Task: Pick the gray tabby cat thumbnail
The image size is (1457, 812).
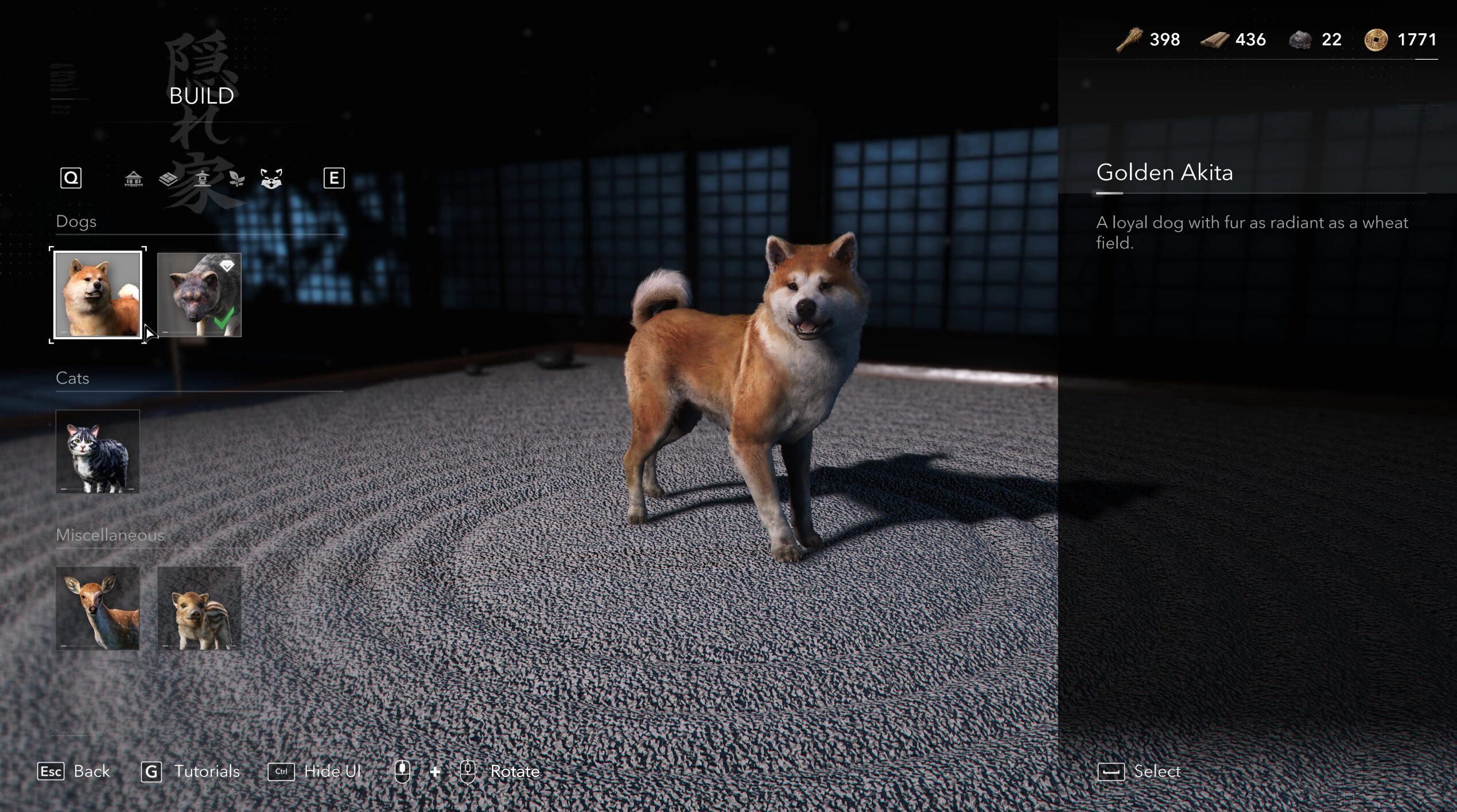Action: [x=98, y=452]
